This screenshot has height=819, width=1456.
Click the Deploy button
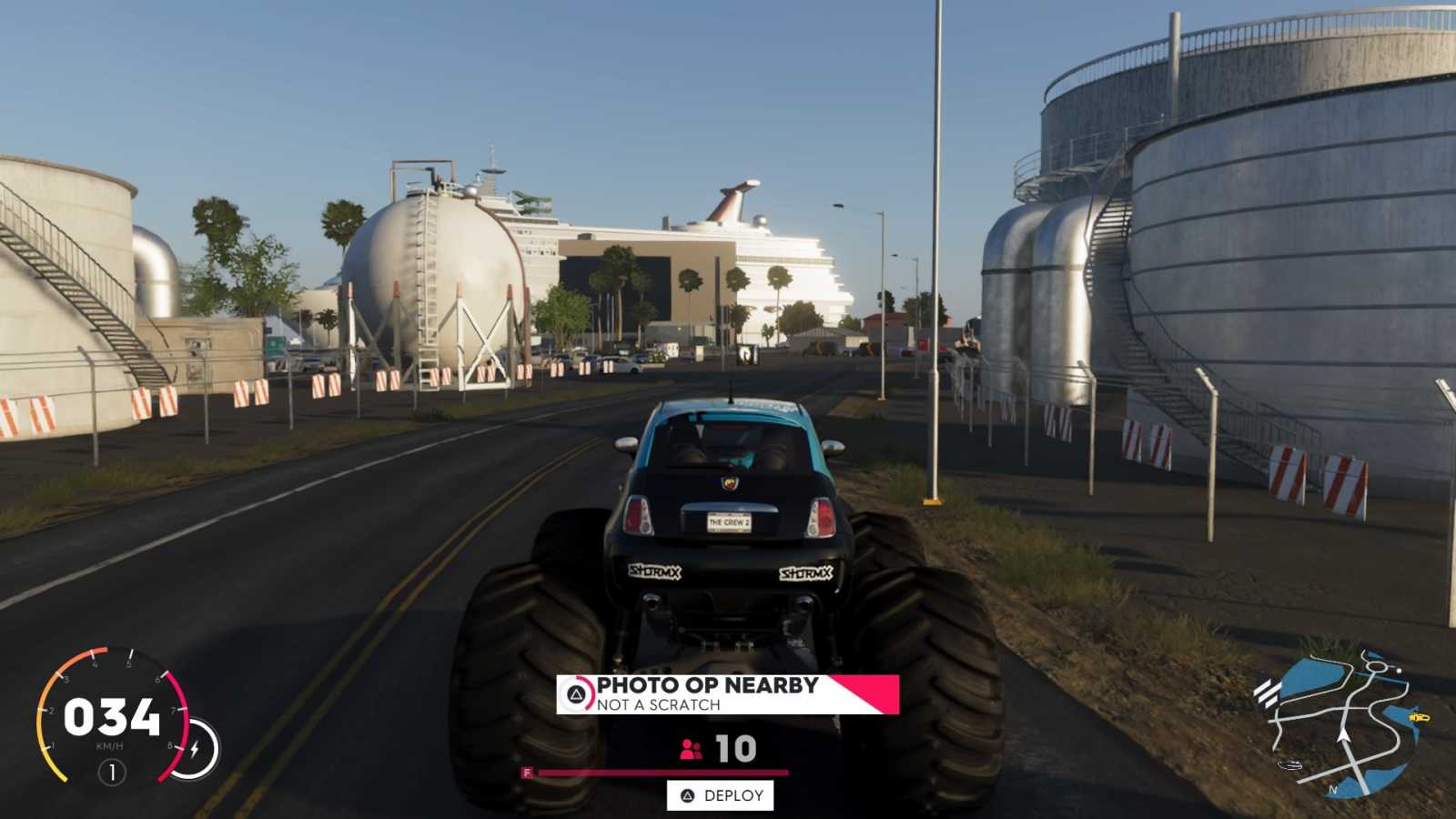coord(721,795)
